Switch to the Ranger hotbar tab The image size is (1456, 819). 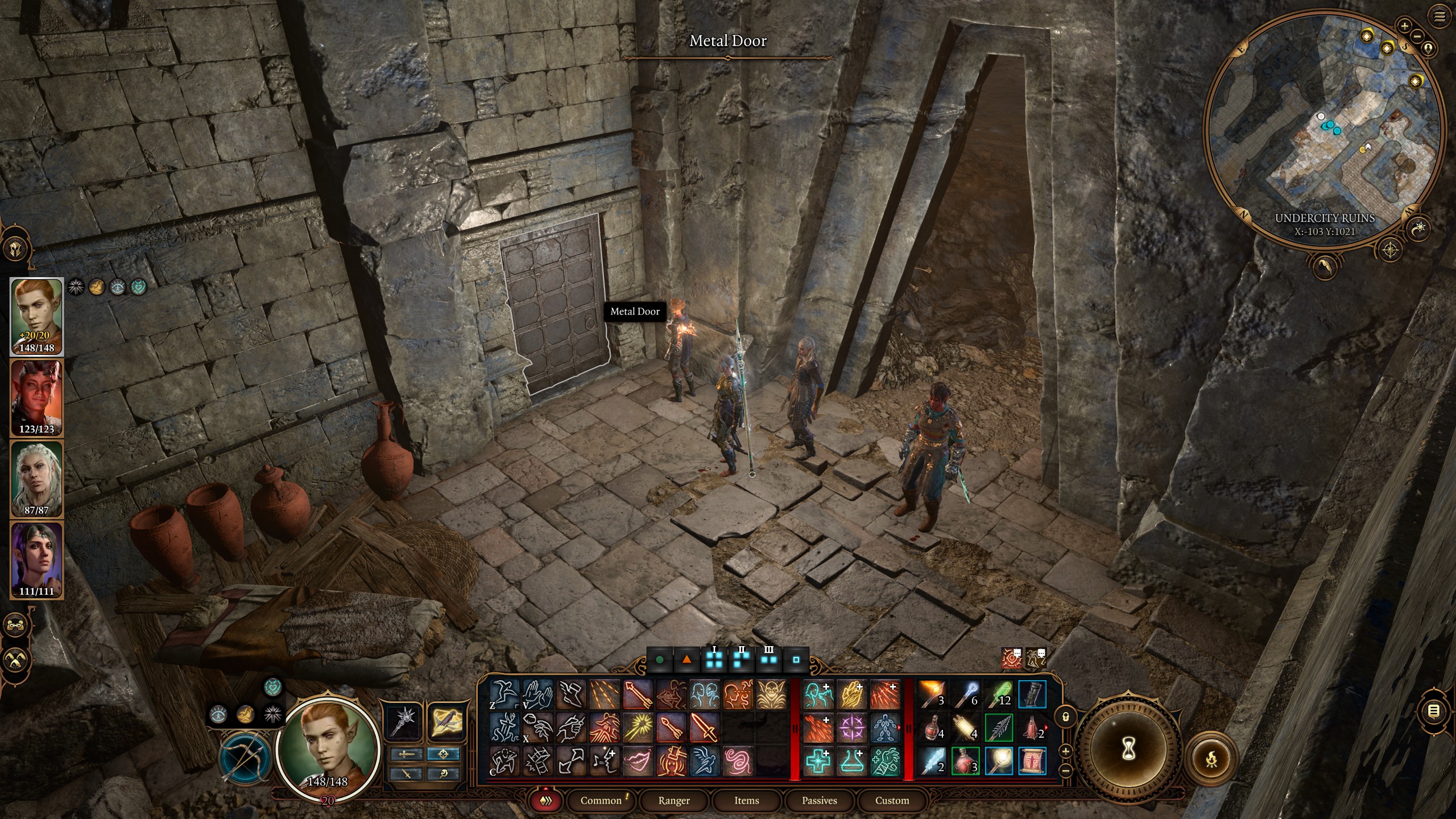[674, 800]
